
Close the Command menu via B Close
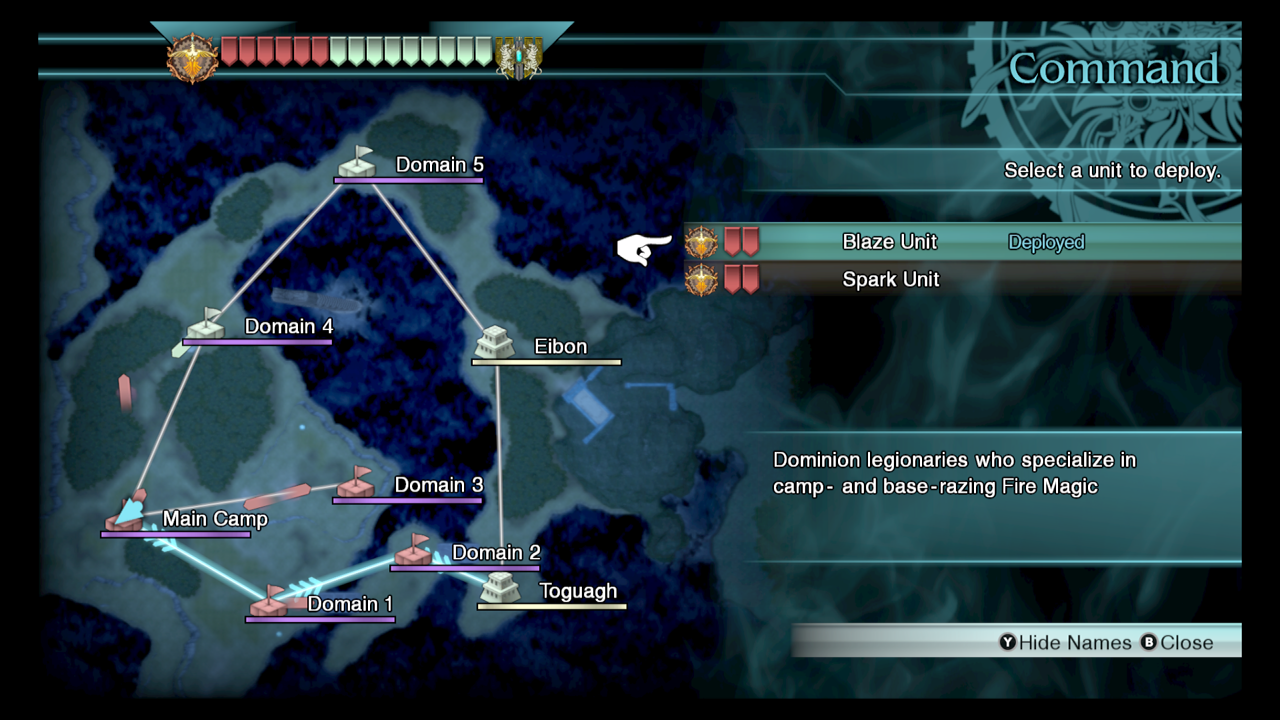(1180, 643)
